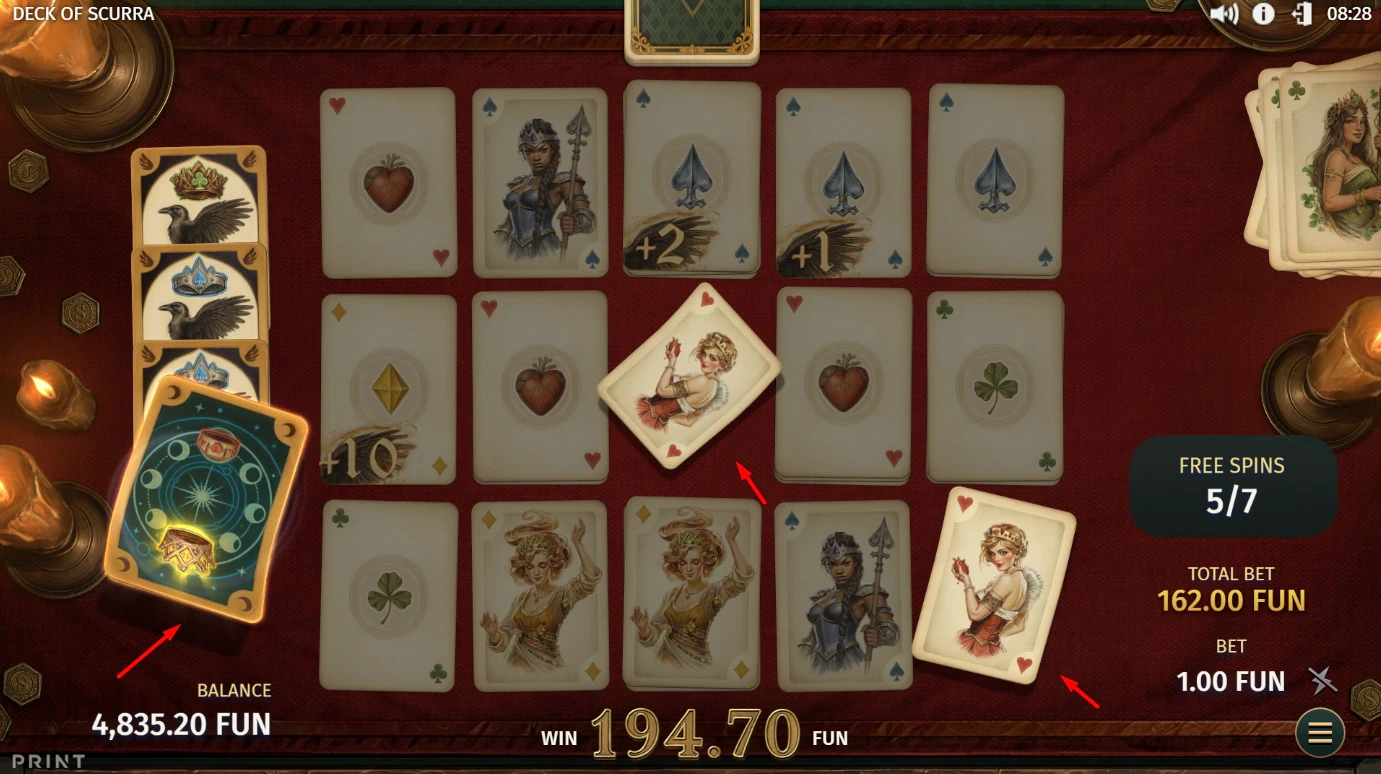Open the hamburger menu button bottom right
The image size is (1381, 774).
pyautogui.click(x=1319, y=732)
